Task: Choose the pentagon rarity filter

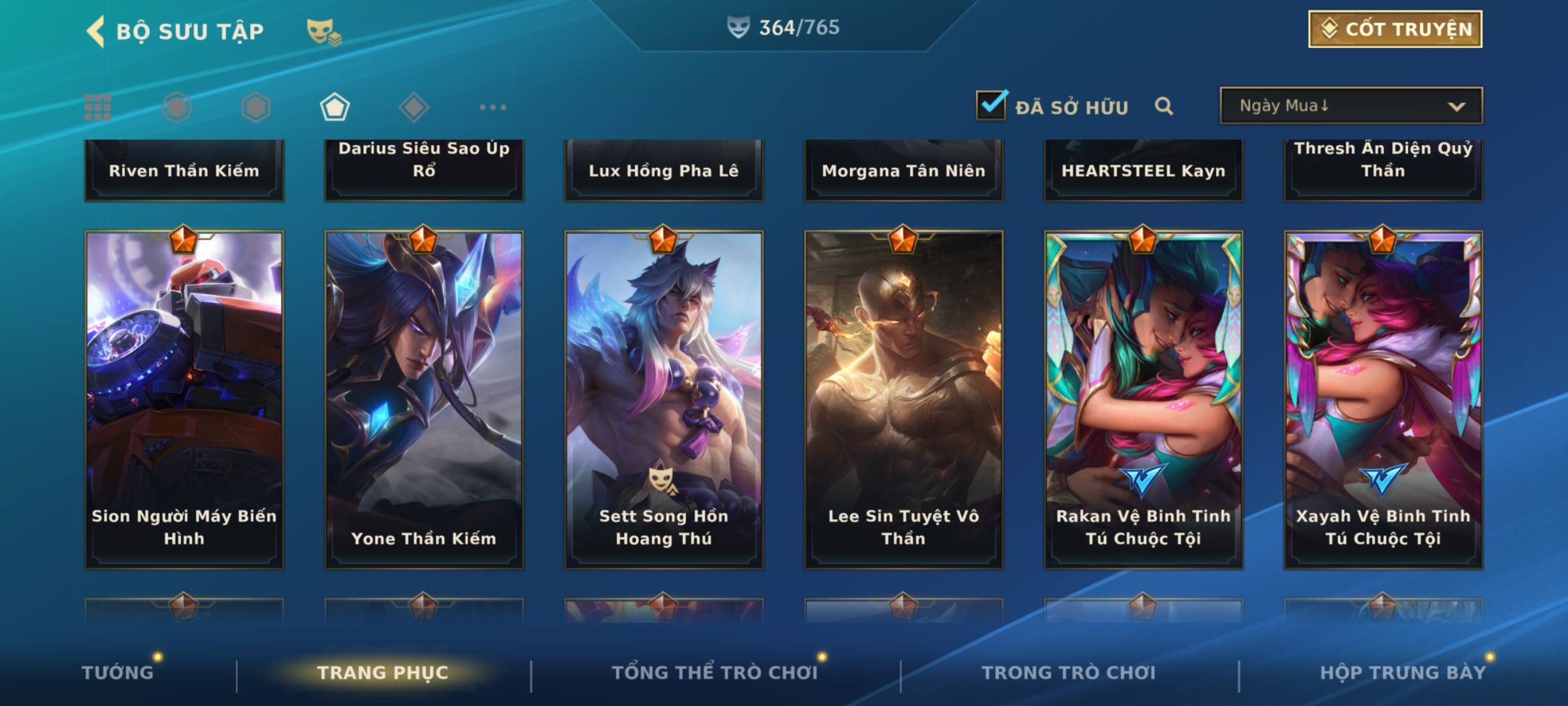Action: 335,107
